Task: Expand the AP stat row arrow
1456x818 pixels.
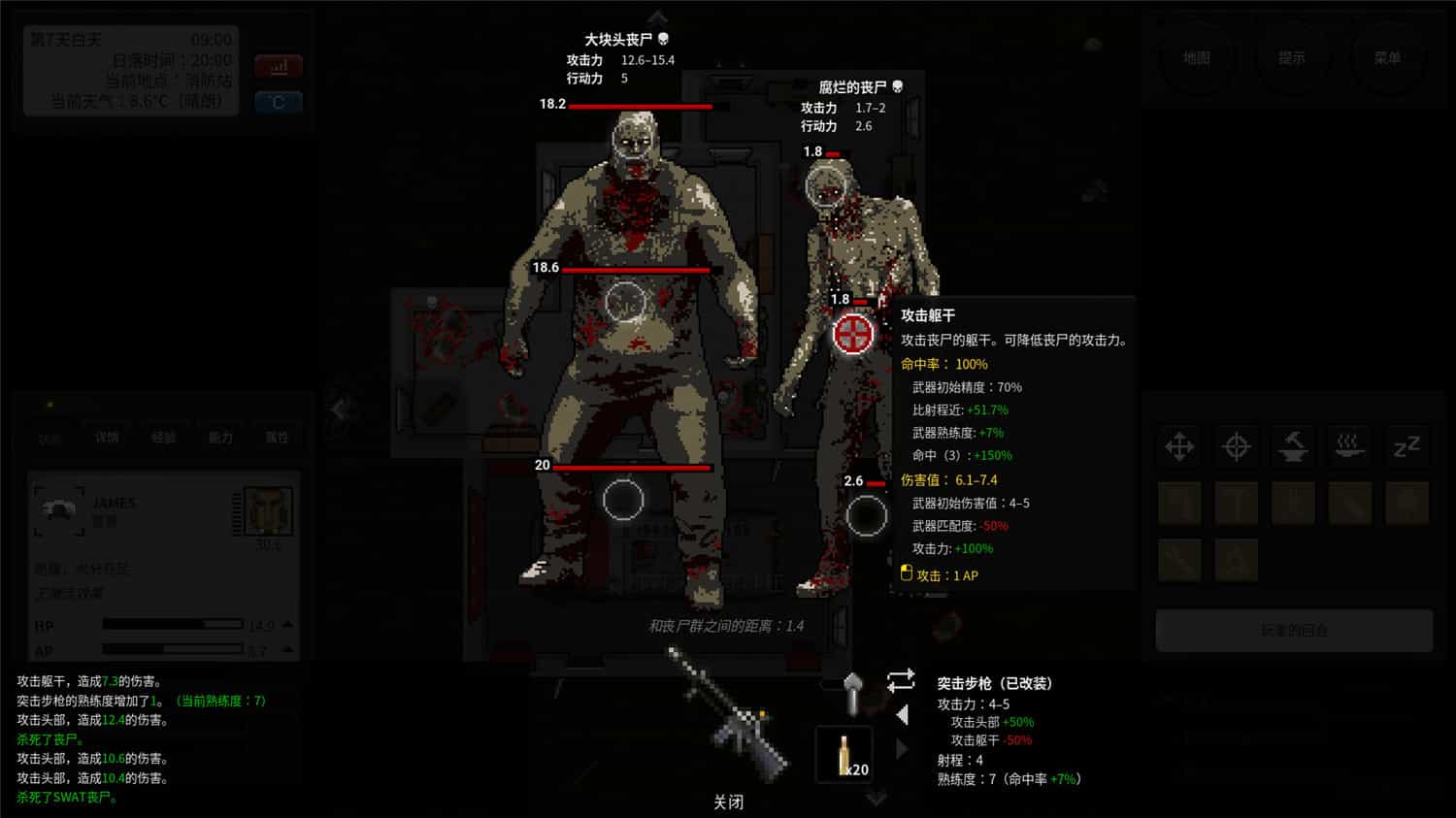Action: coord(286,648)
